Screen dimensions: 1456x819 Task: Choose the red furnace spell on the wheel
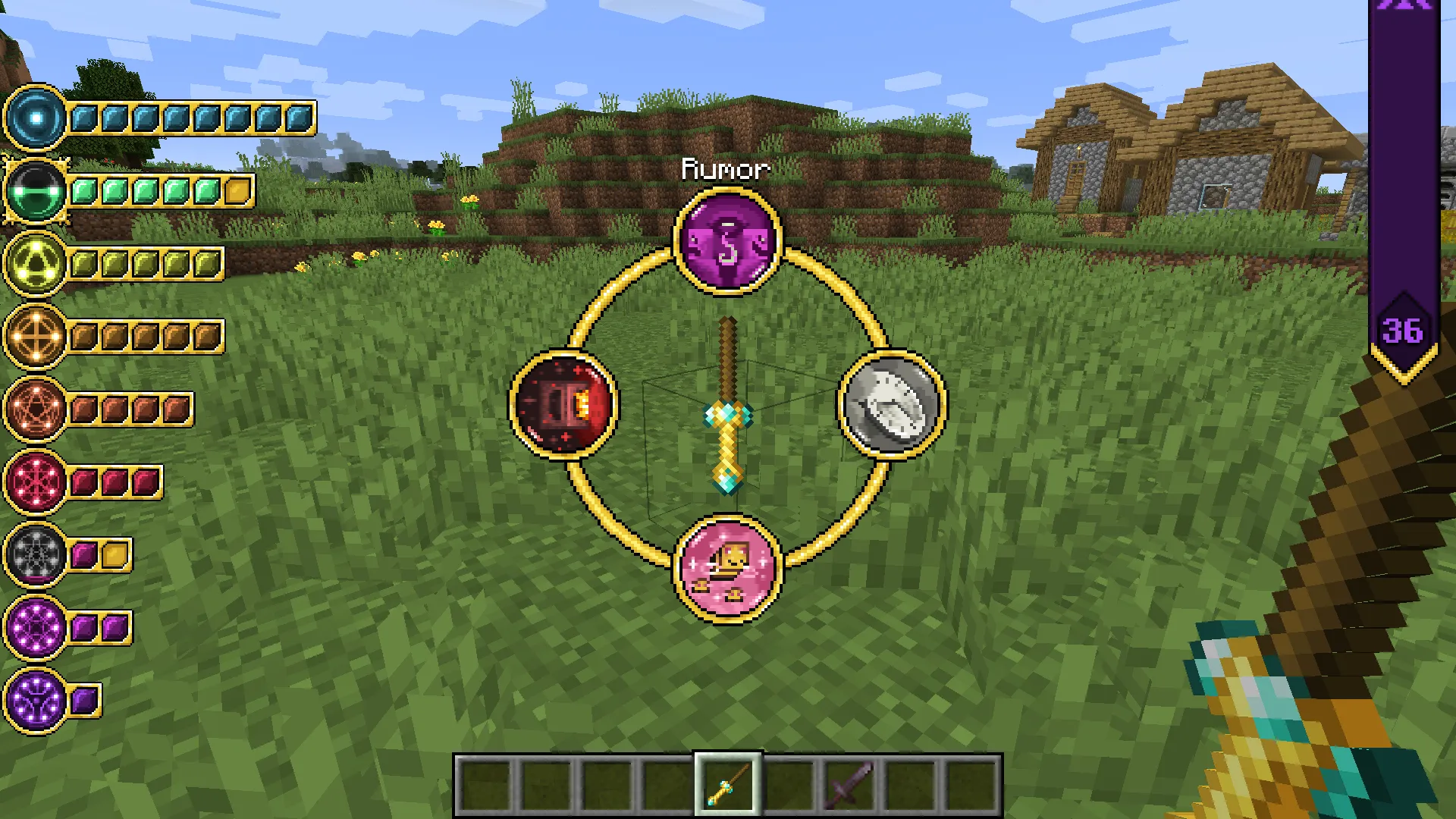(564, 404)
